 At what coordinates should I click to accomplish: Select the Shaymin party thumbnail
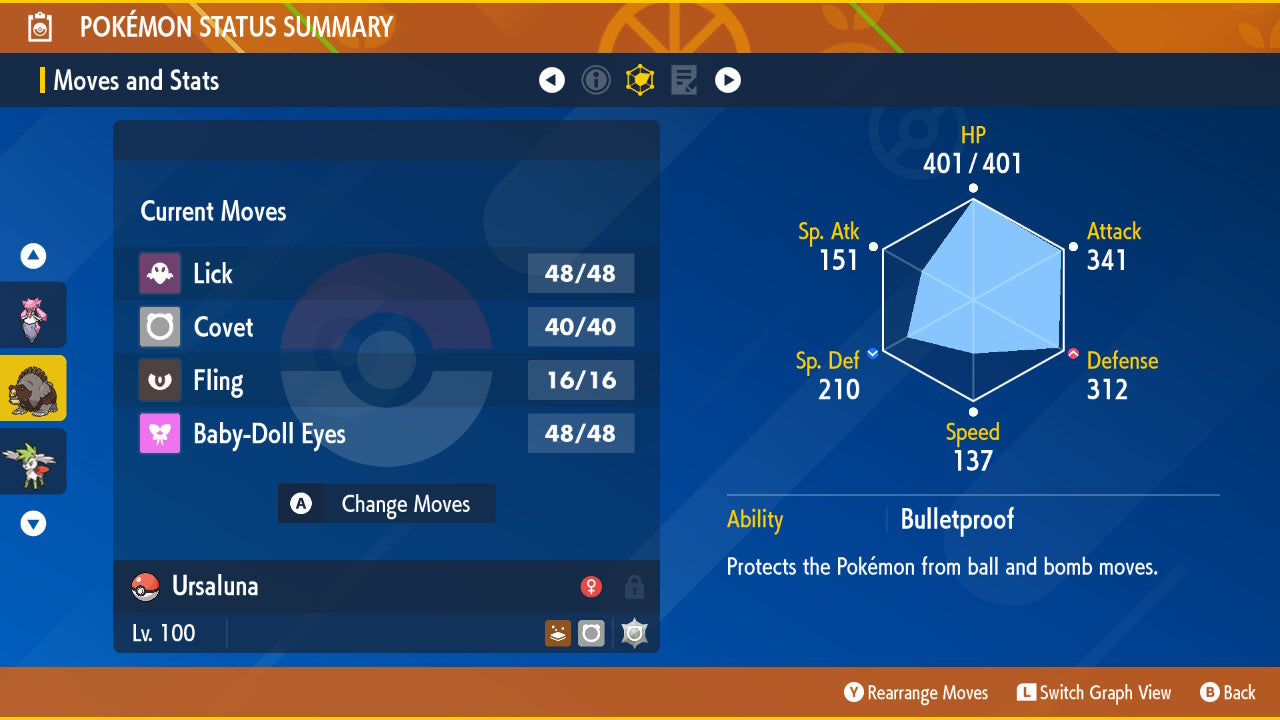pyautogui.click(x=33, y=461)
